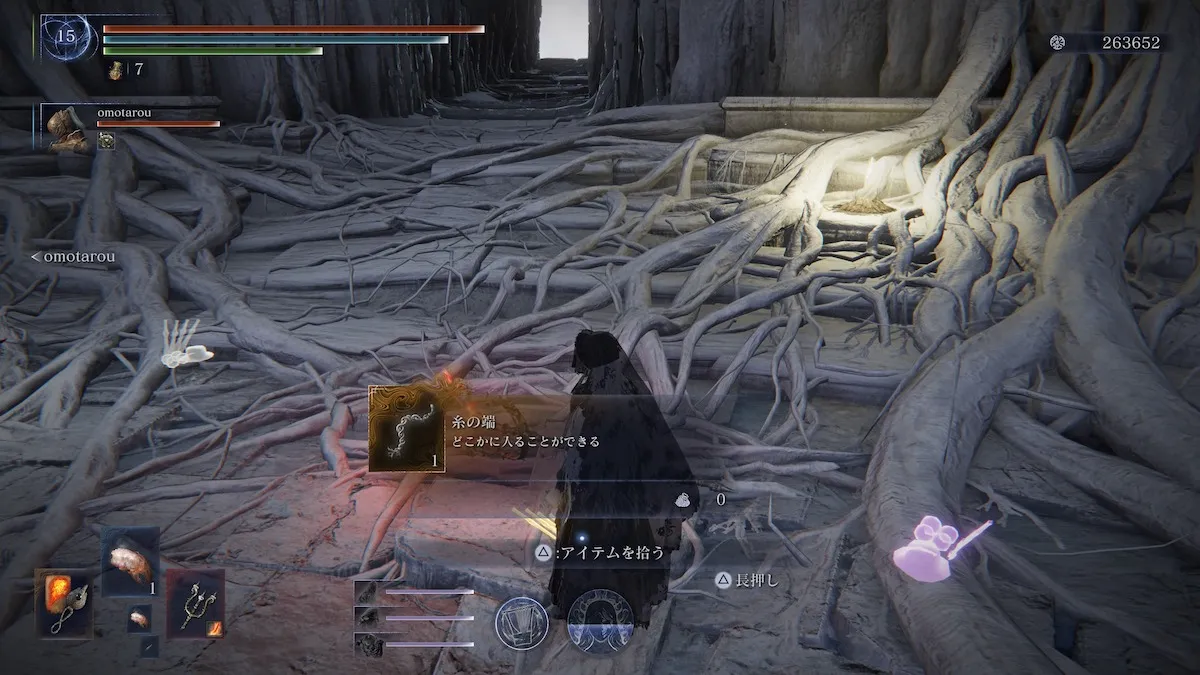
Task: Click the omotarou off-screen teammate marker
Action: [72, 257]
